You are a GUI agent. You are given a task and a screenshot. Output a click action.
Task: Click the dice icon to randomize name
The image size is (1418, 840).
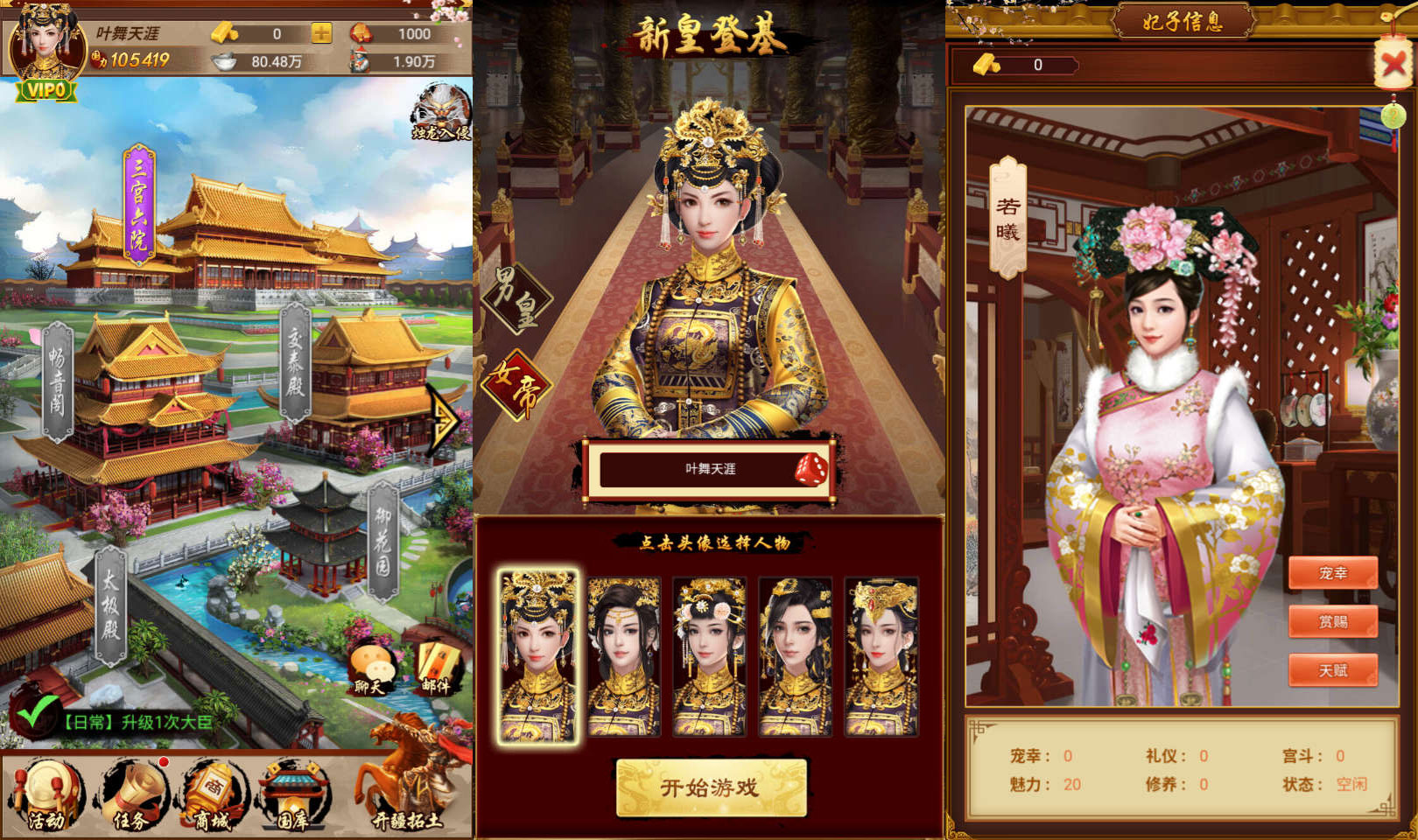tap(810, 470)
